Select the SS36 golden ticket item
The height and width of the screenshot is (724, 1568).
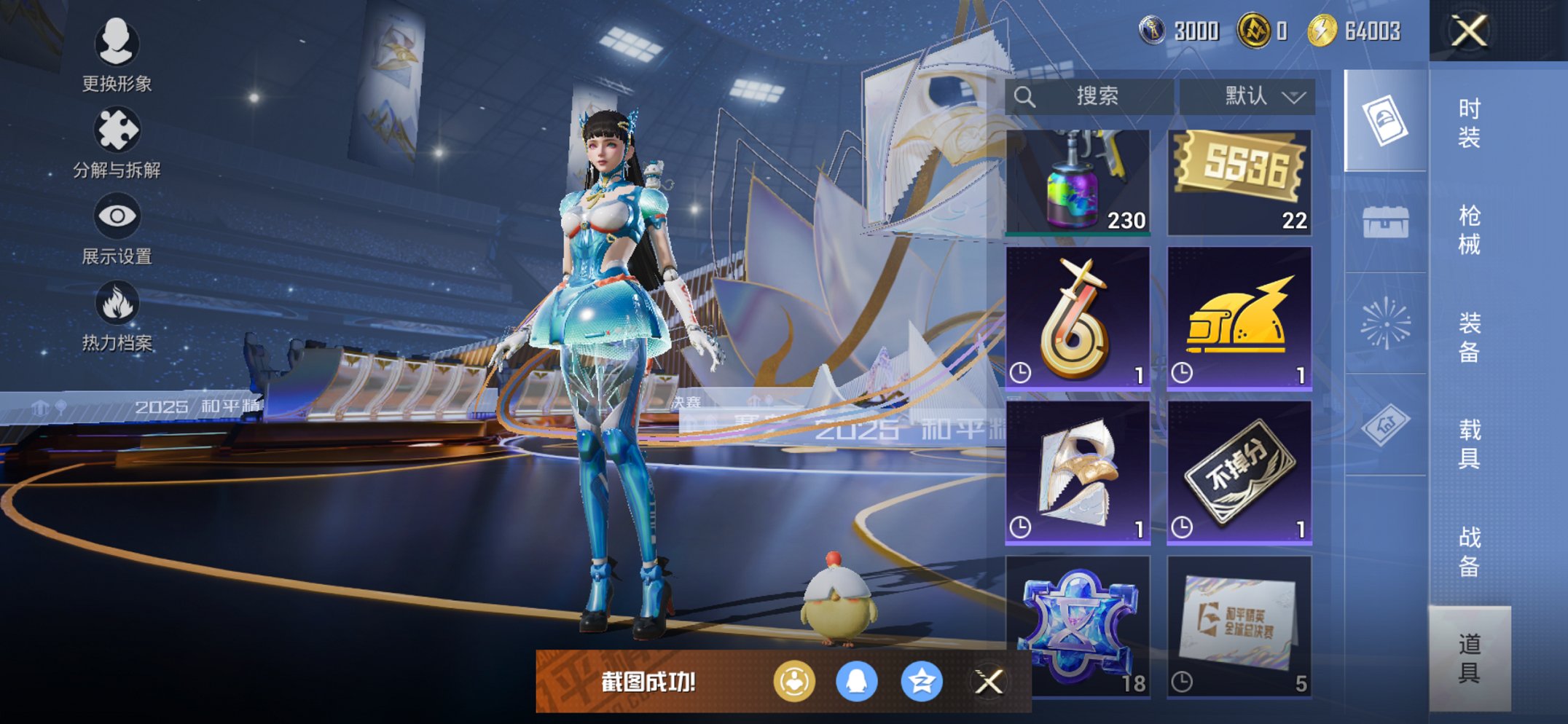coord(1239,182)
